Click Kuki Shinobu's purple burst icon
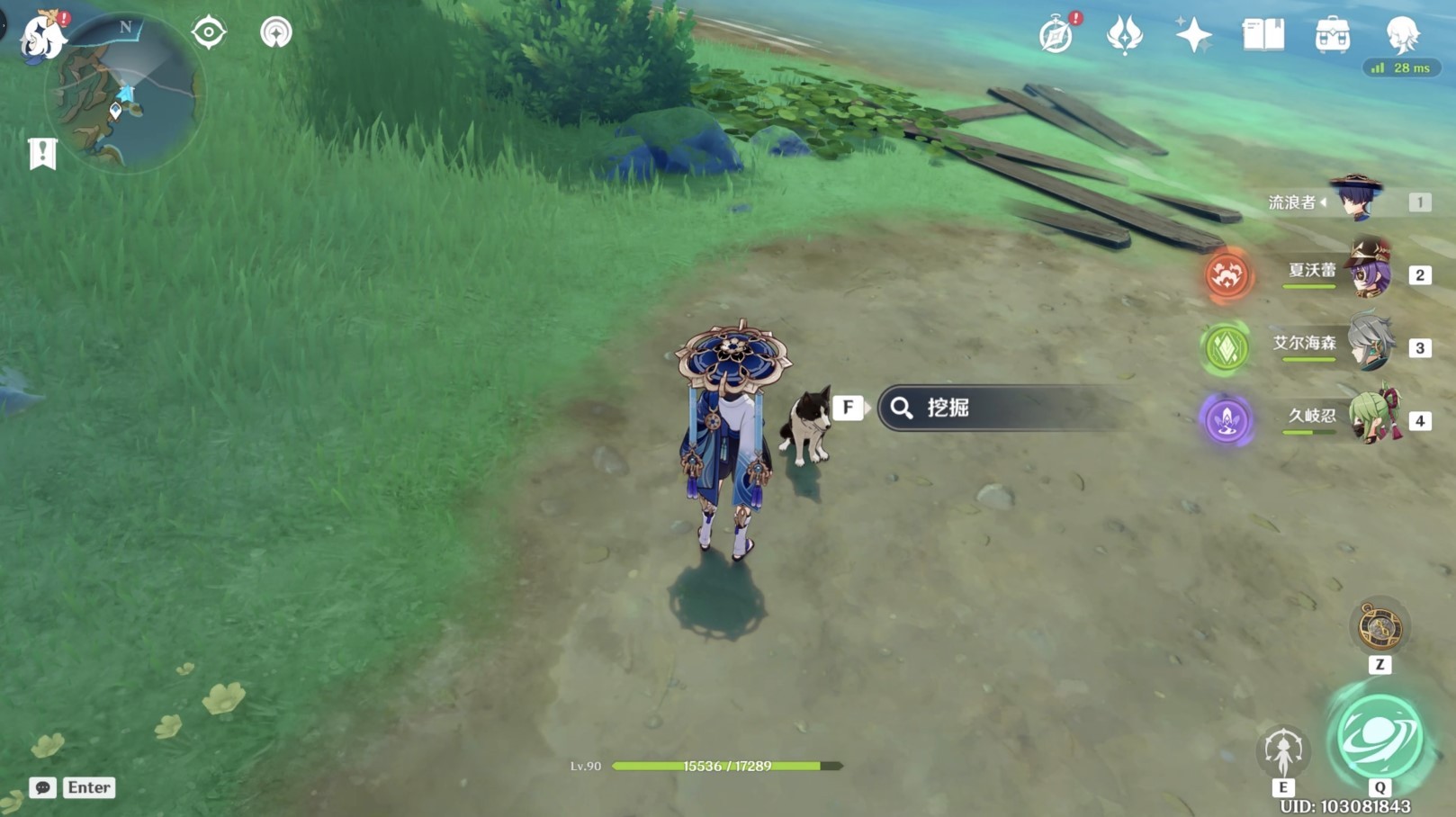1456x817 pixels. [x=1227, y=419]
